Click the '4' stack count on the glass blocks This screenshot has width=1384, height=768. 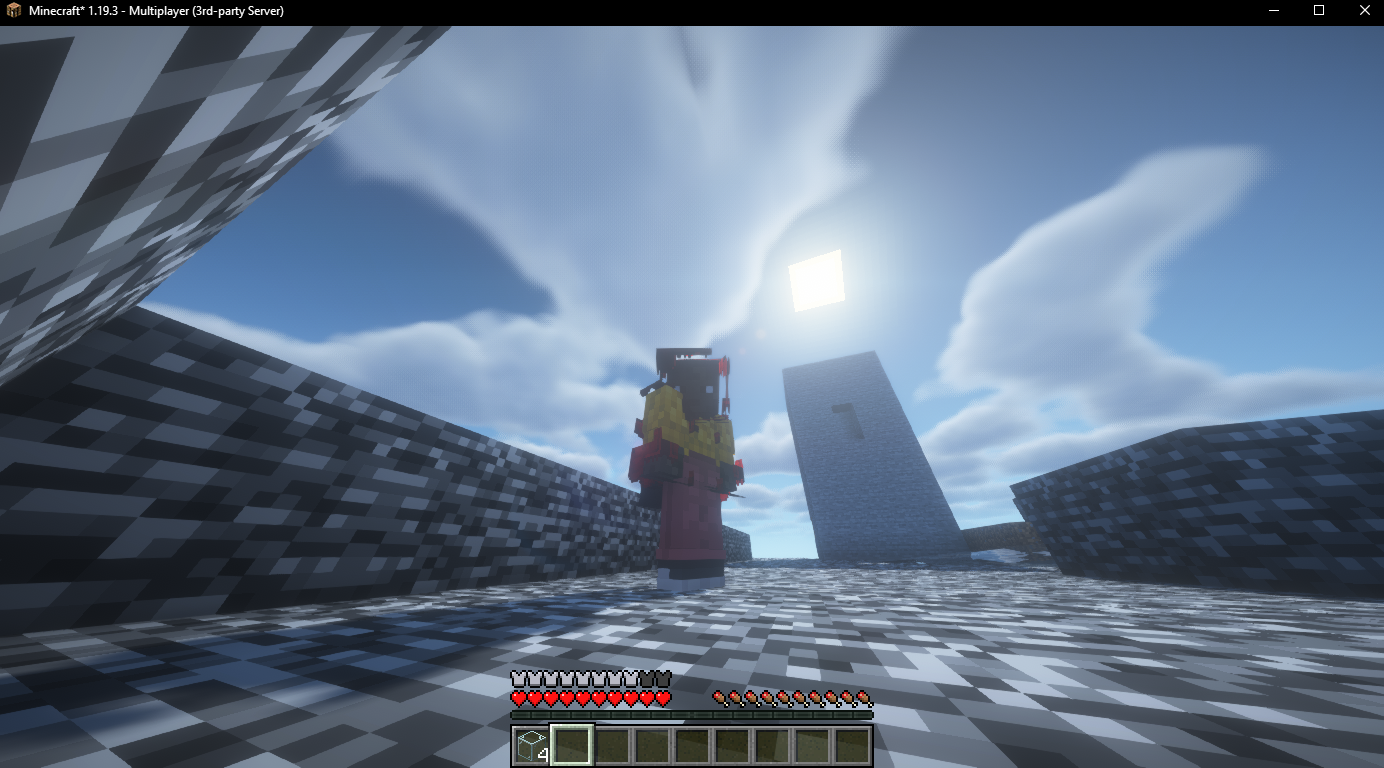[x=545, y=757]
